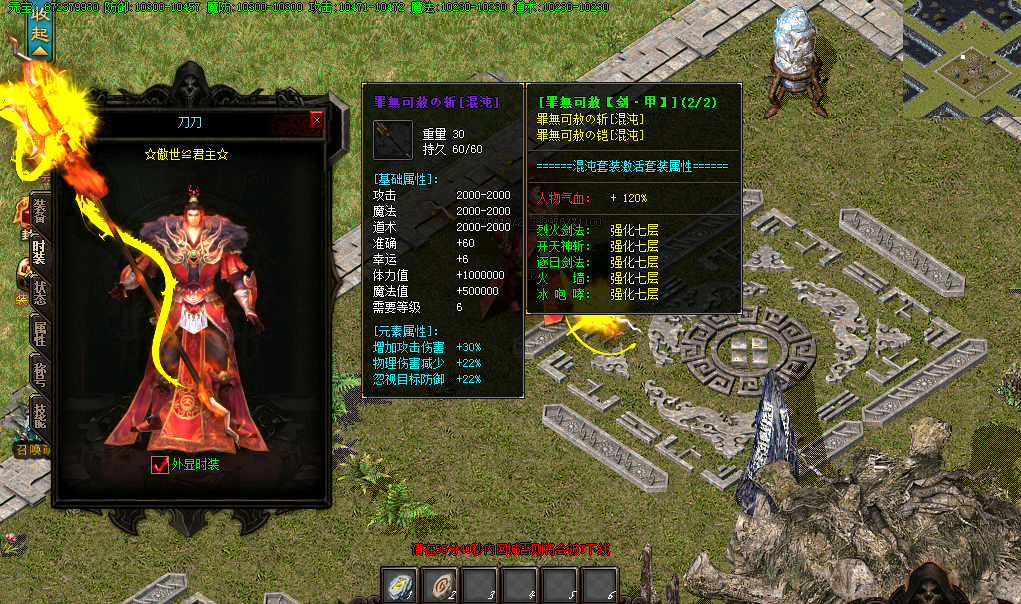Select the 时装 fashion tab
Screen dimensions: 1021x604
click(x=40, y=250)
